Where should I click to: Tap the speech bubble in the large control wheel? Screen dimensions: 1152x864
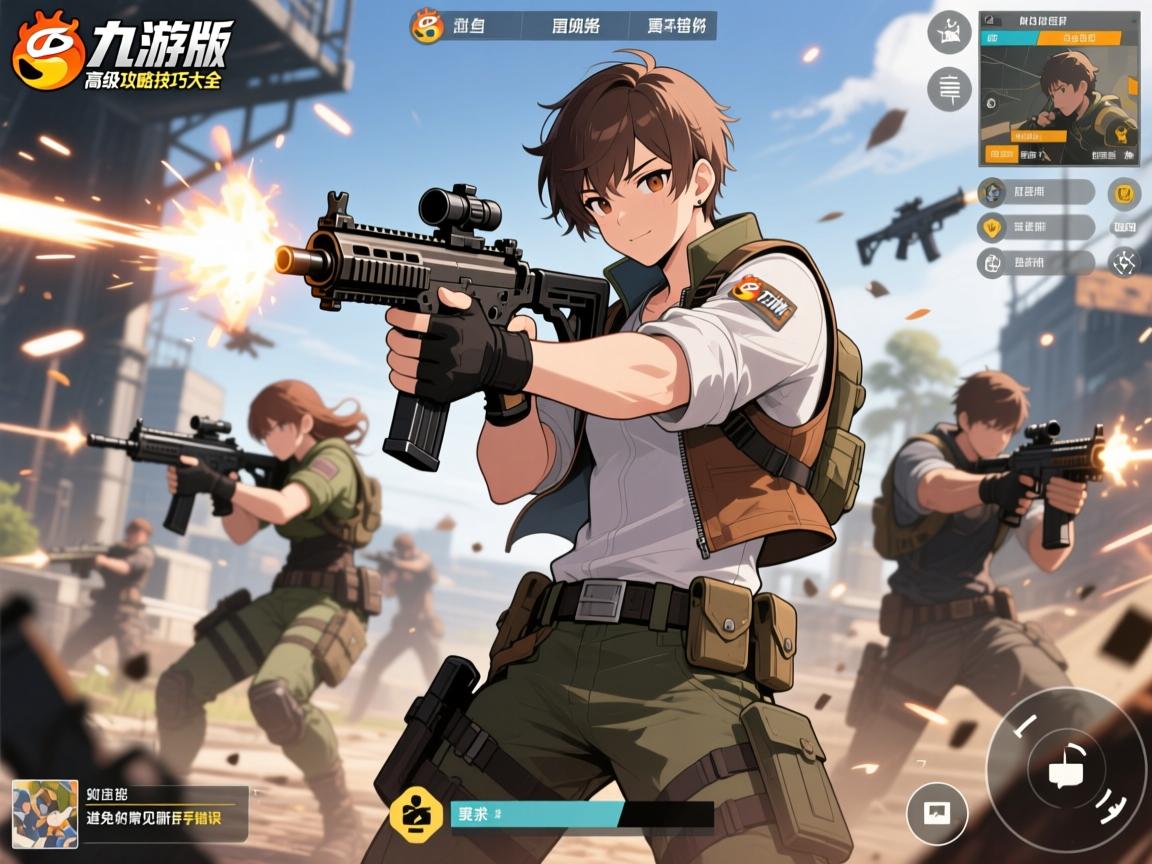[x=1064, y=771]
